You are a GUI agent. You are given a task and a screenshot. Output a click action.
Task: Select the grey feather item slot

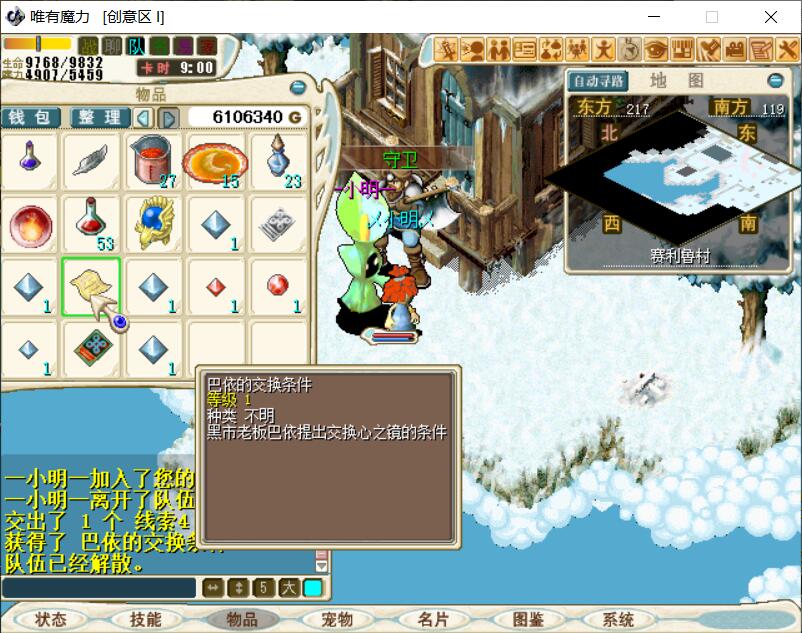tap(91, 160)
